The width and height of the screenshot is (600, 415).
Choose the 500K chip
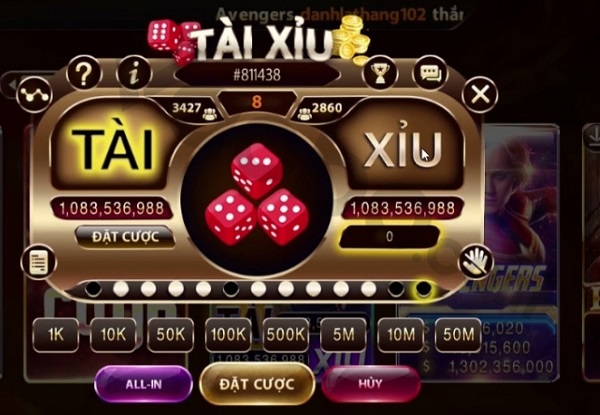(x=287, y=335)
